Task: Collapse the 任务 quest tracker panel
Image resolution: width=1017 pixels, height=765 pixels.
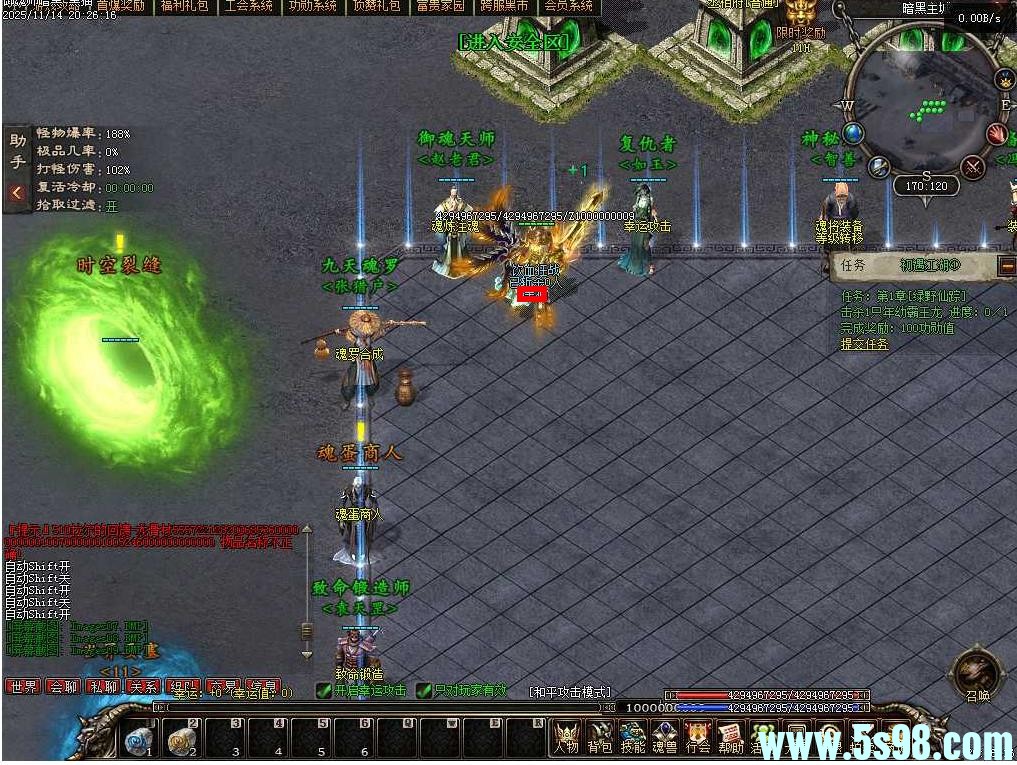Action: click(1006, 266)
